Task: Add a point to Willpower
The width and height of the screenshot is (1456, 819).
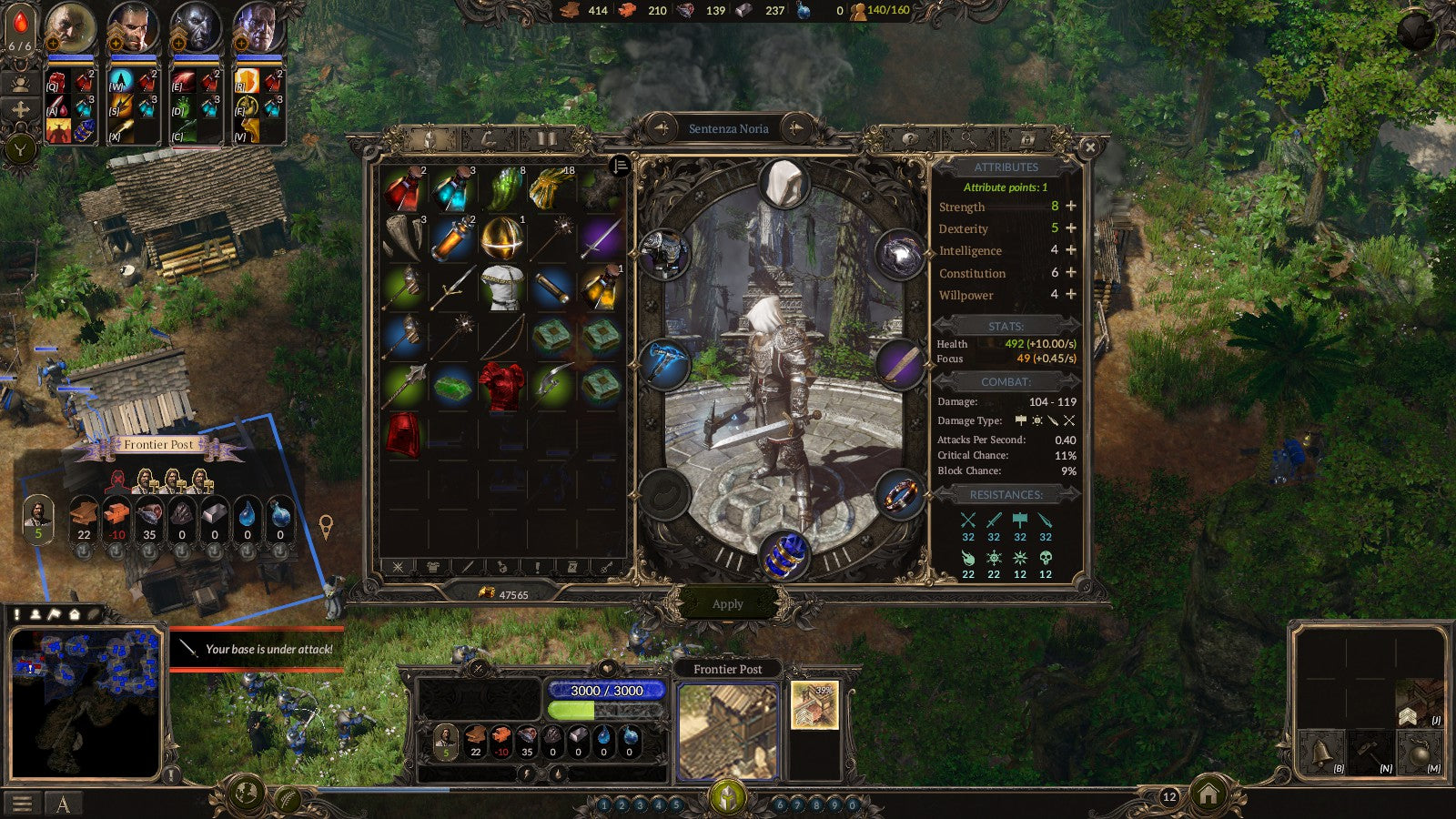Action: pos(1071,294)
